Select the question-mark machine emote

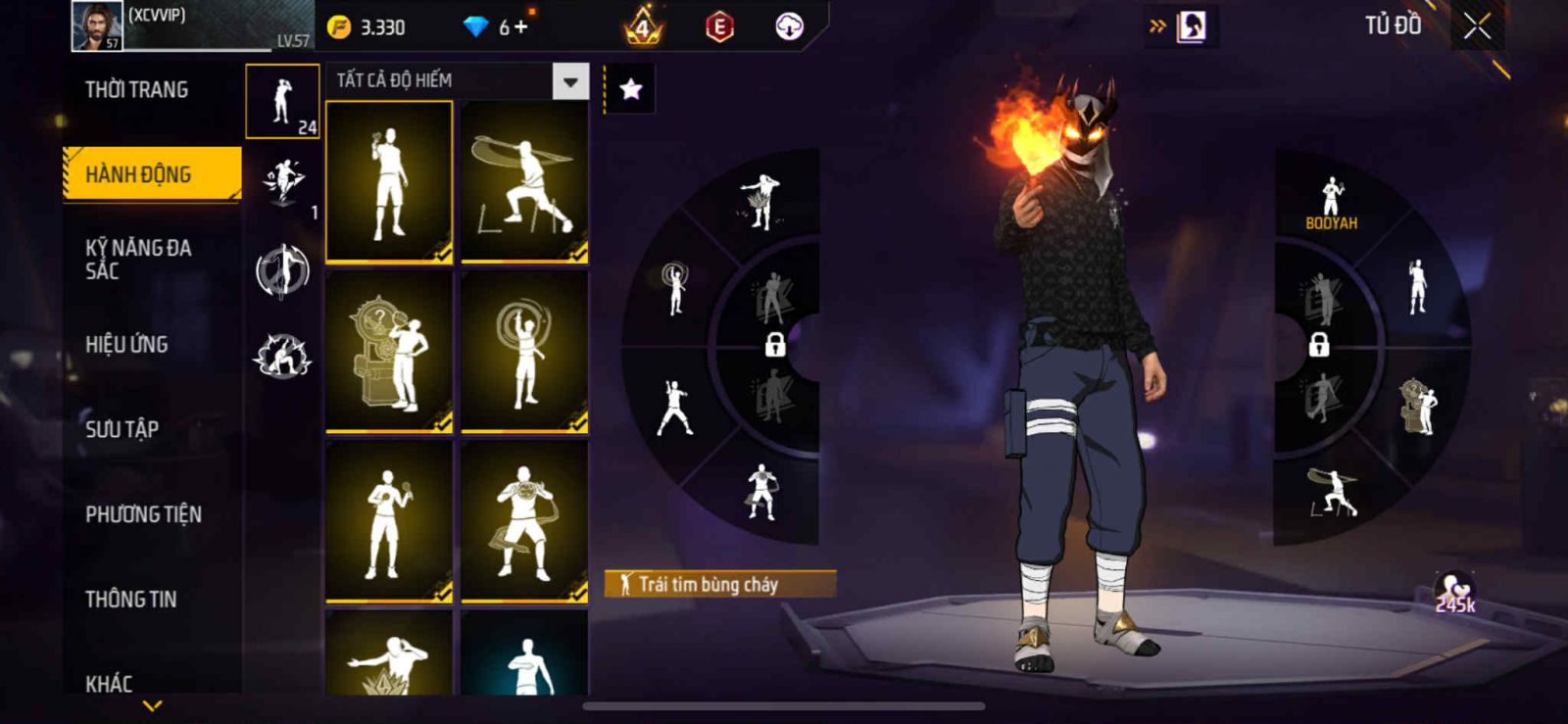(389, 352)
